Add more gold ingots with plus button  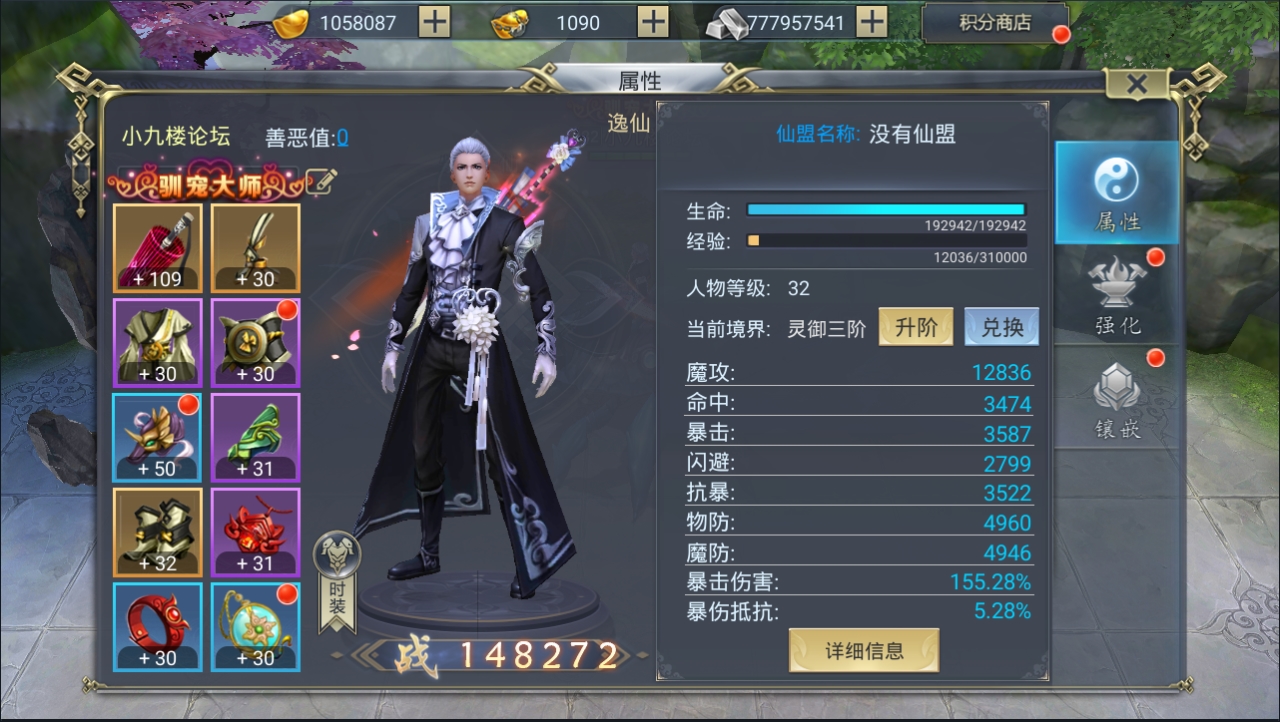coord(434,22)
